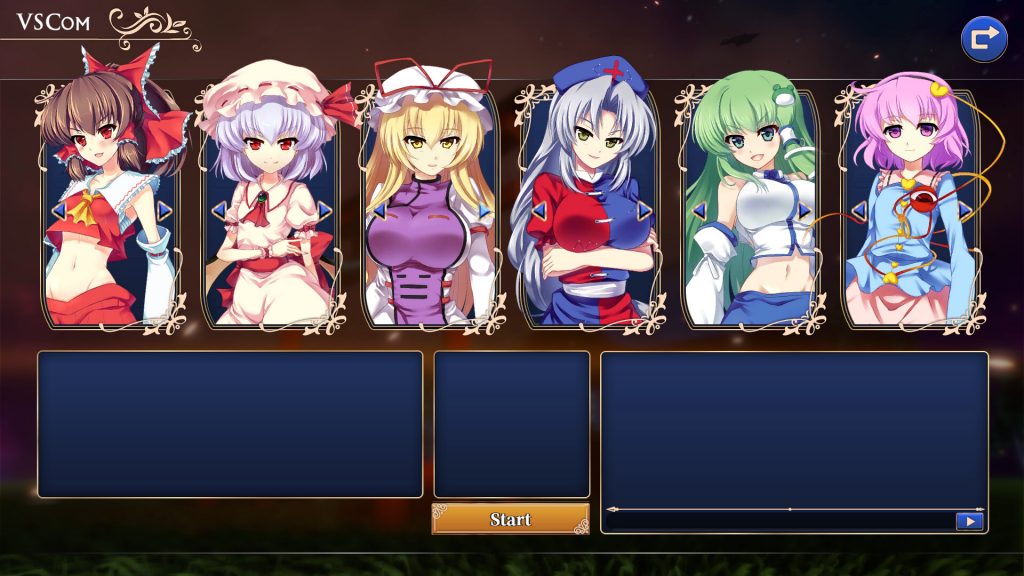Cycle green-haired character slot with left arrow

(698, 210)
